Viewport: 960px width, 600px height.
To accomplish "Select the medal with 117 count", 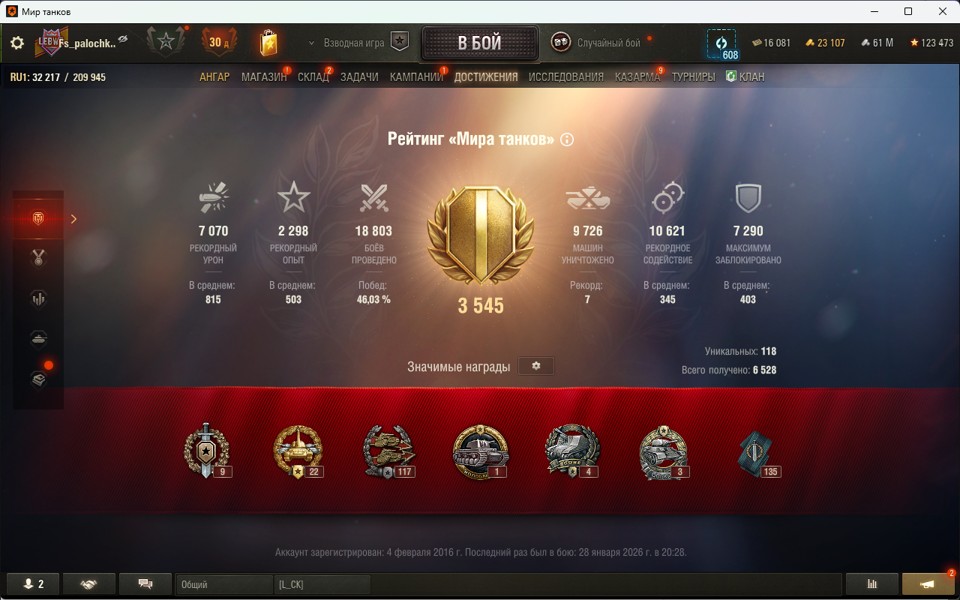I will click(x=388, y=451).
